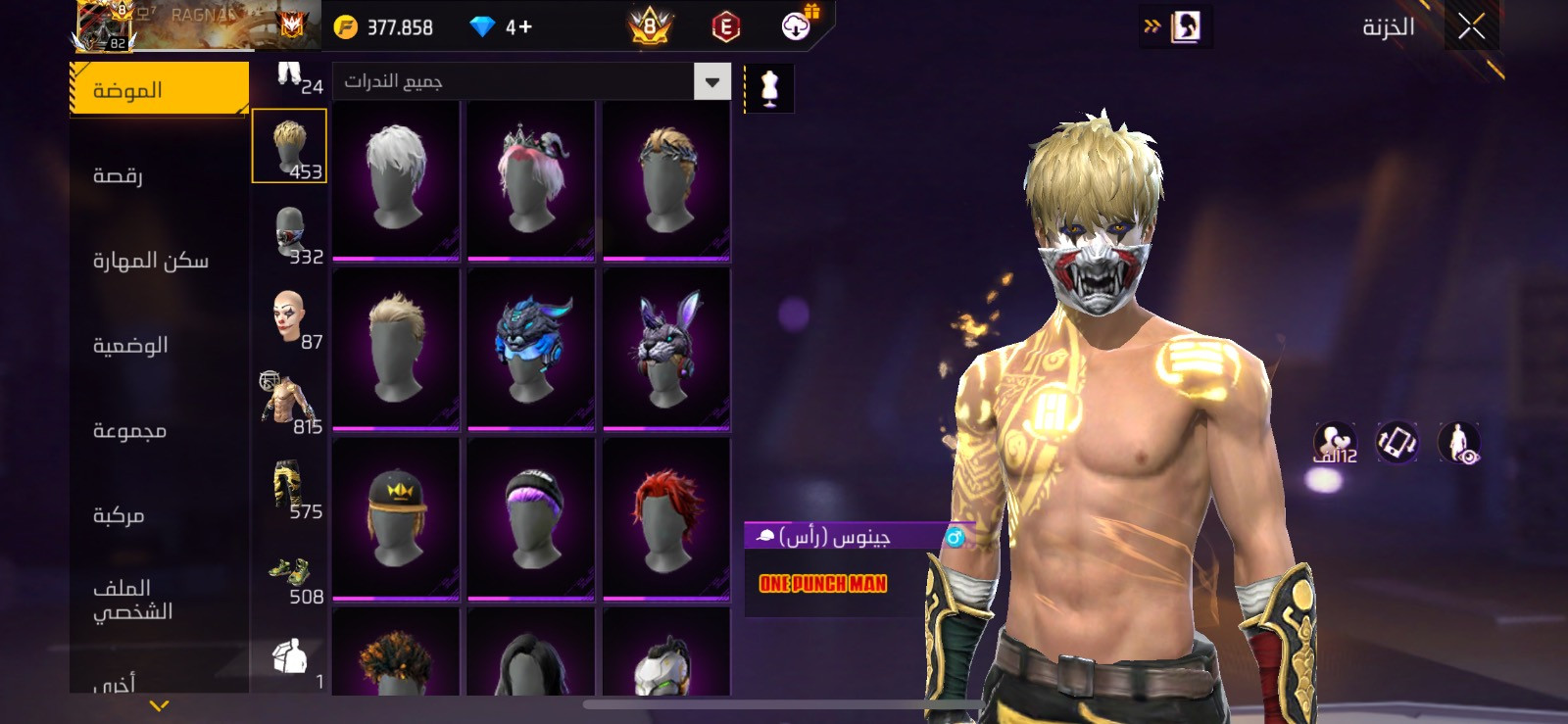The image size is (1568, 724).
Task: Choose the white hair head item
Action: [x=396, y=180]
